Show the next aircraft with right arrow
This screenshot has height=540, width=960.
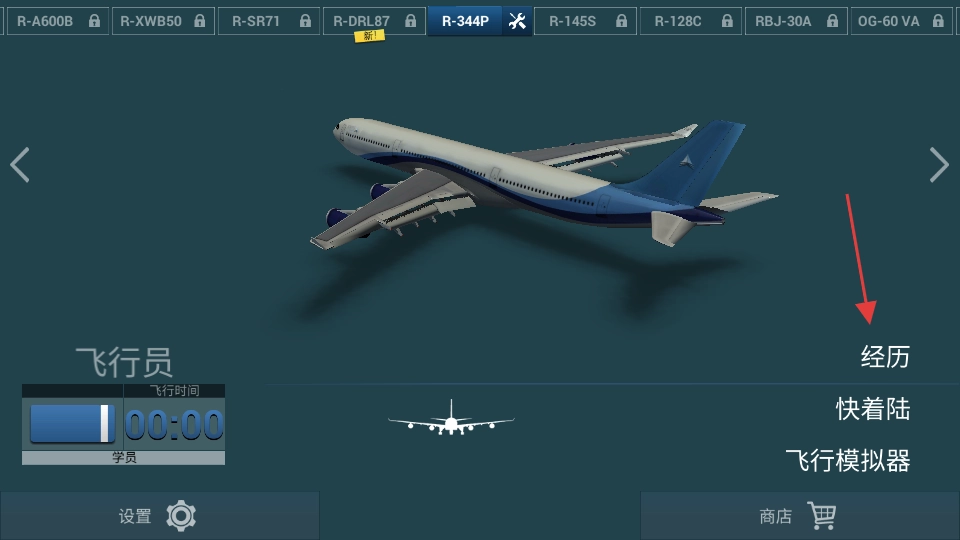[x=938, y=165]
